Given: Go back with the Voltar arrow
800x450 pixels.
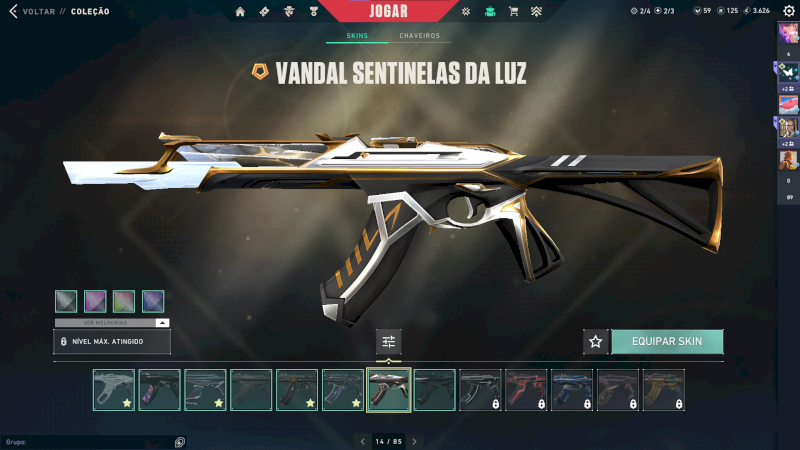Looking at the screenshot, I should click(x=13, y=12).
